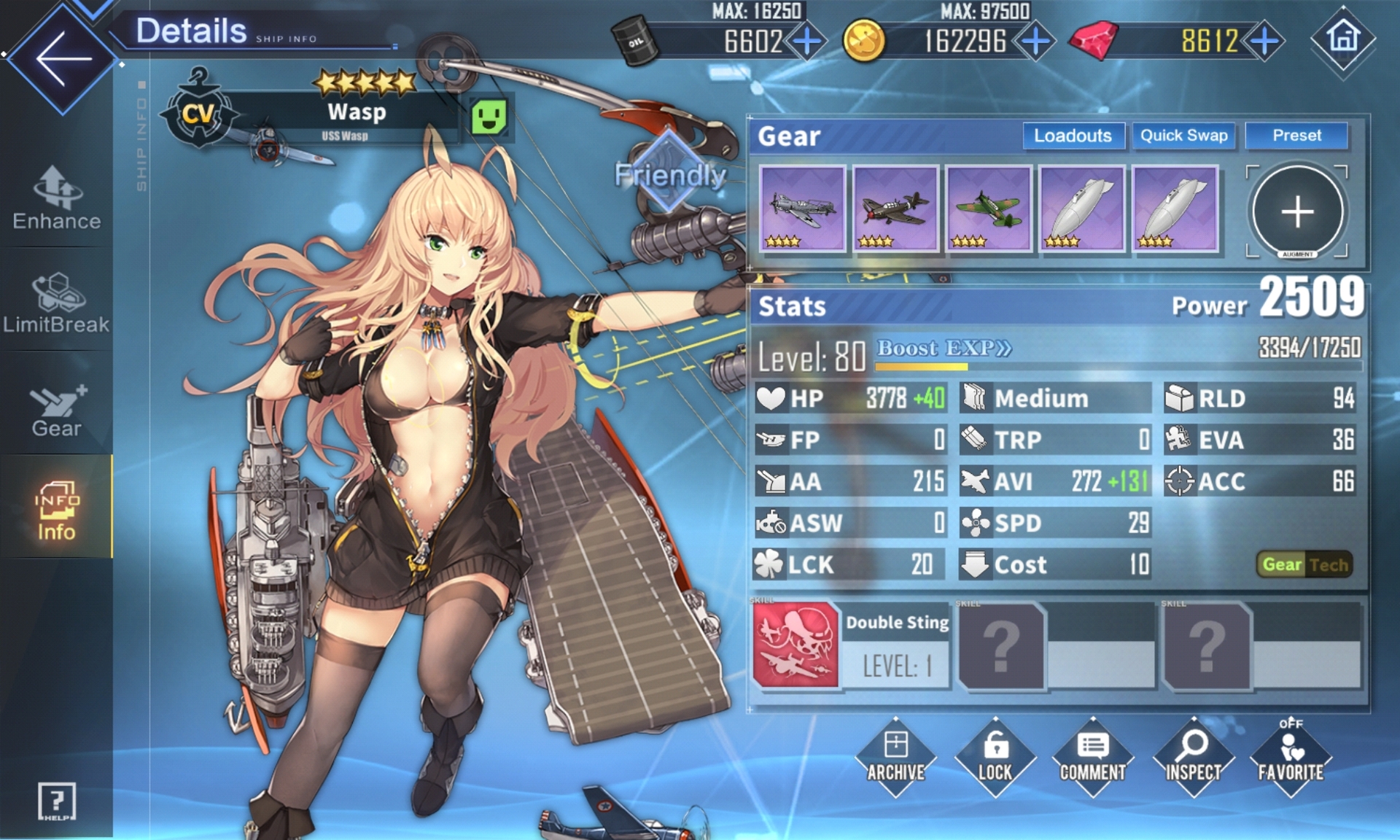The height and width of the screenshot is (840, 1400).
Task: Open the Enhance tab
Action: (x=57, y=198)
